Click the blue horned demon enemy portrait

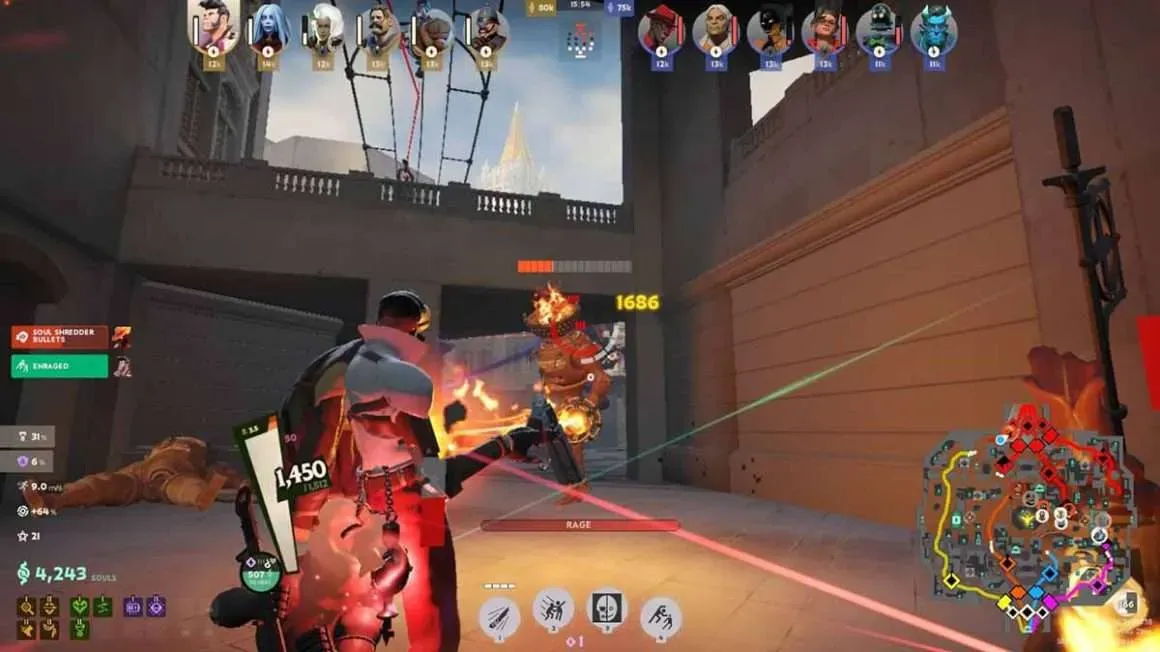pos(934,30)
